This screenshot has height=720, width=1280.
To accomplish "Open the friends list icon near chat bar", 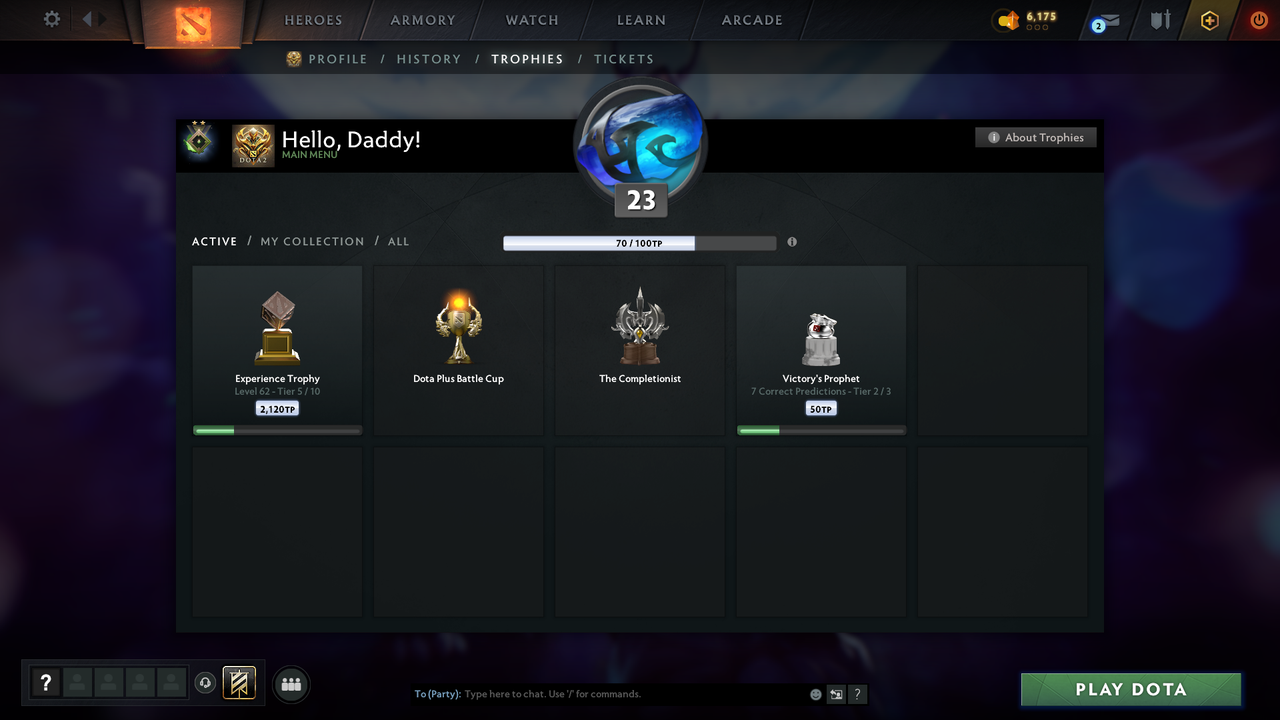I will point(289,684).
